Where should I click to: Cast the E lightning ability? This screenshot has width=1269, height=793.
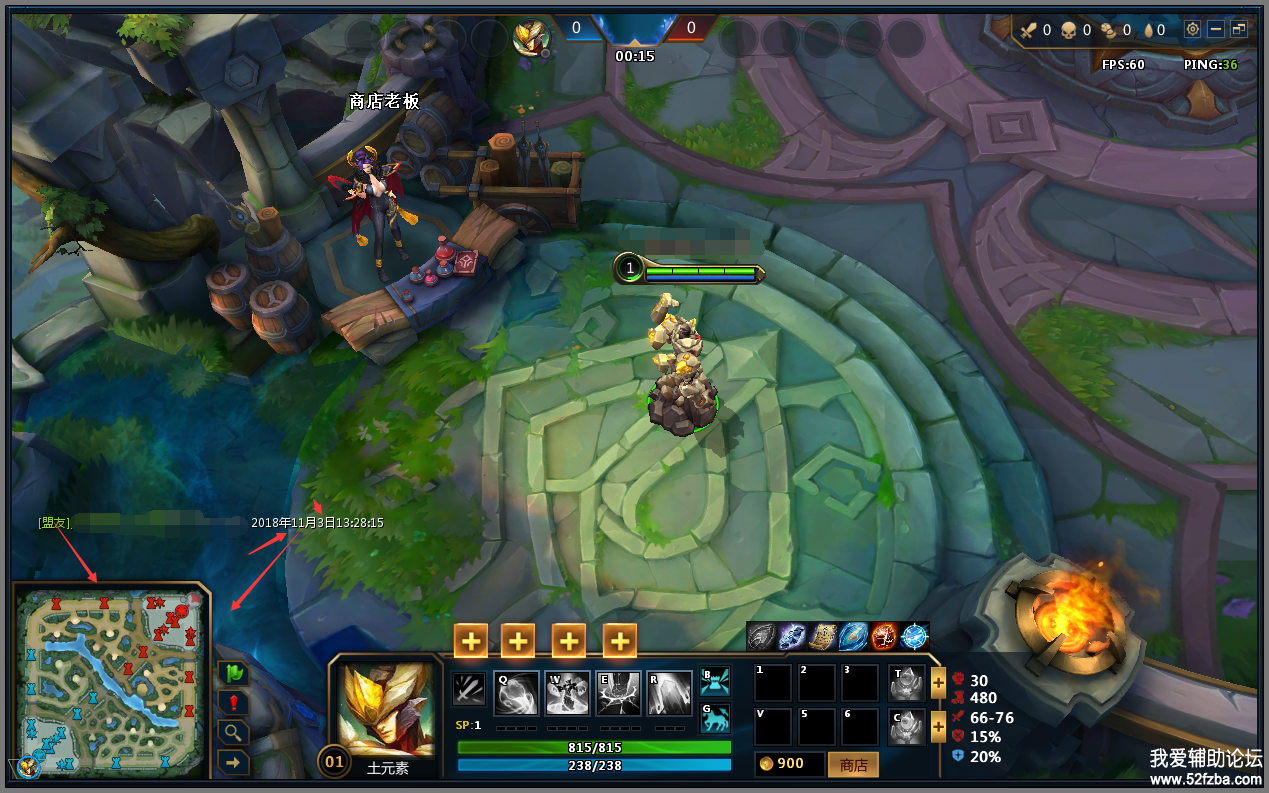coord(618,693)
